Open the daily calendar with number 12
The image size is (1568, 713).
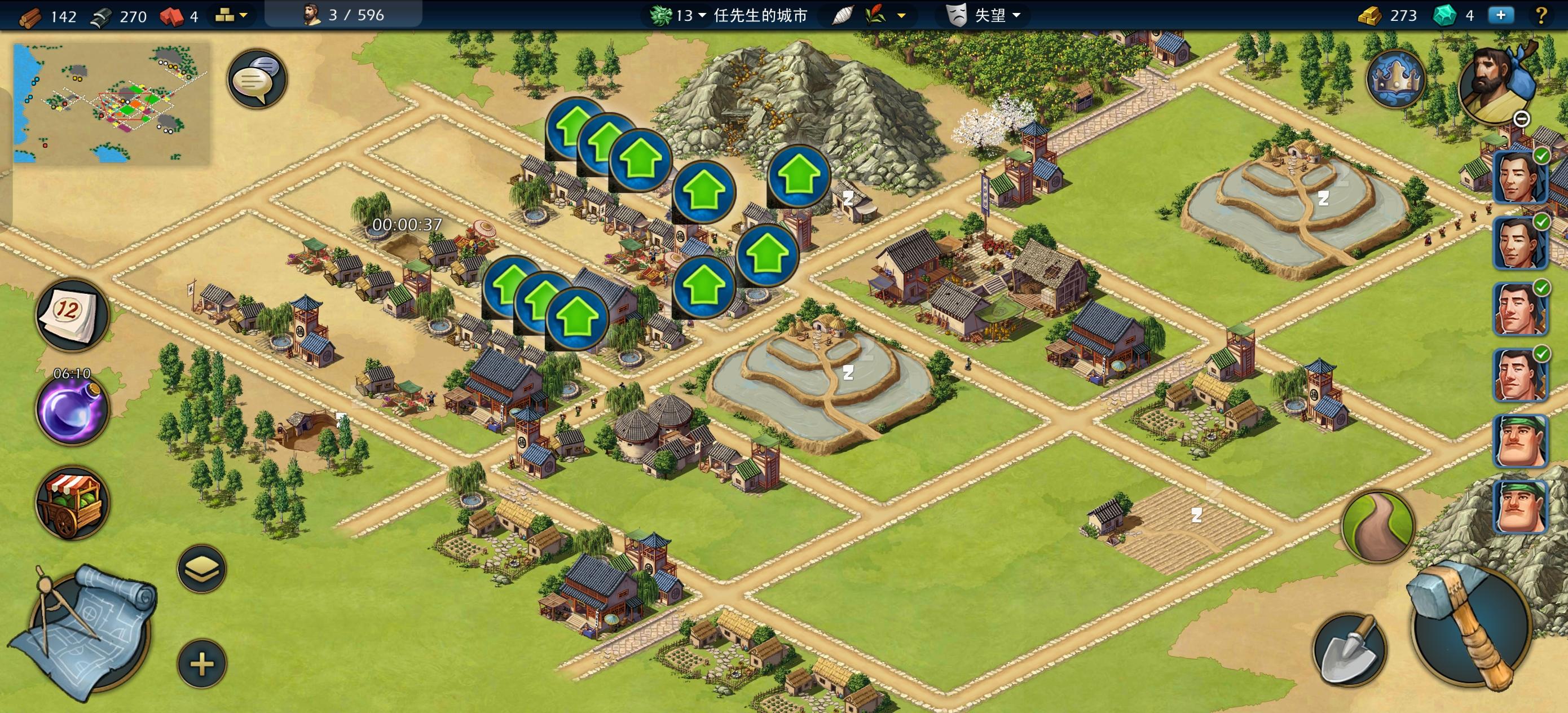pos(71,314)
